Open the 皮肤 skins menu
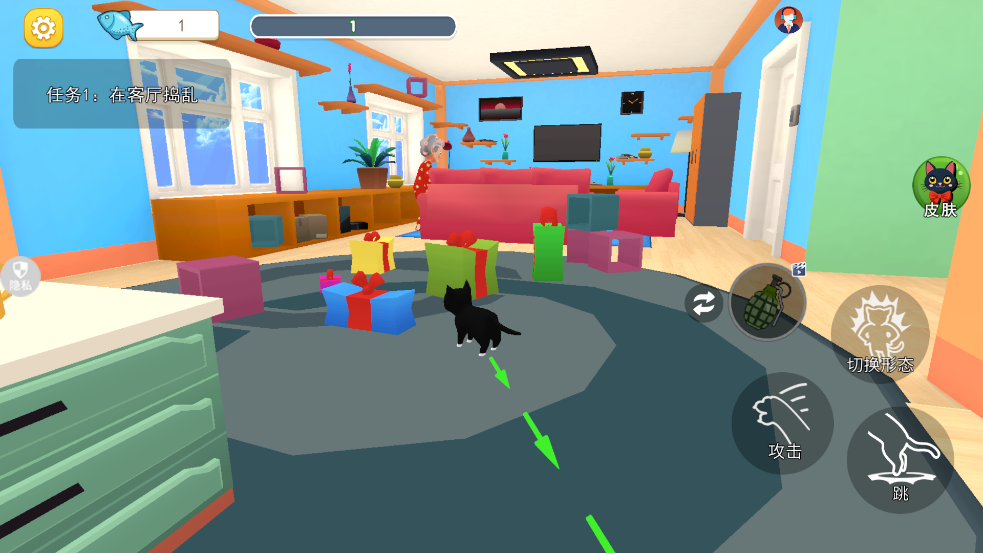Viewport: 983px width, 553px height. 940,187
